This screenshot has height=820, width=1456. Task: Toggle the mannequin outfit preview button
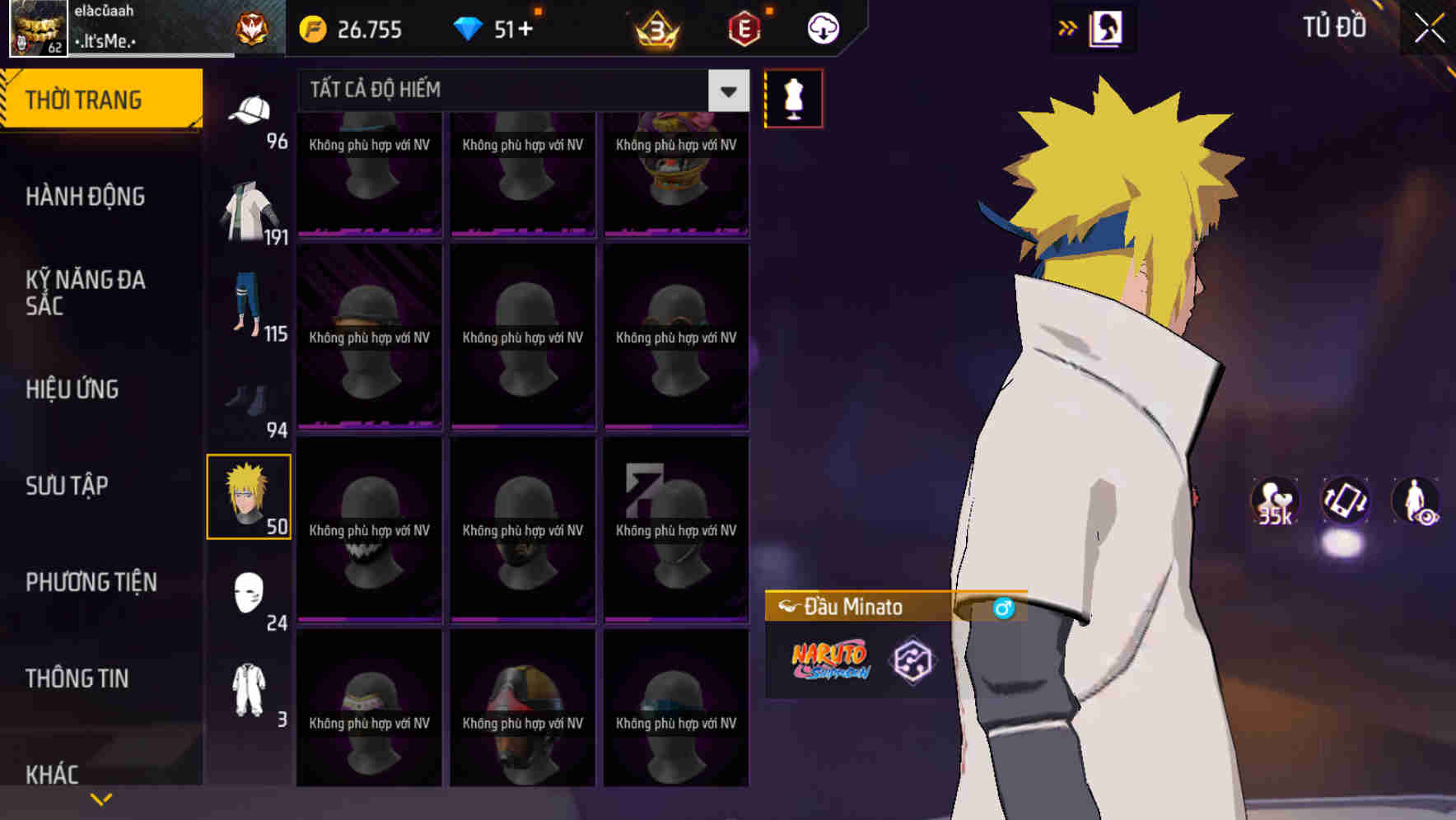pyautogui.click(x=793, y=97)
